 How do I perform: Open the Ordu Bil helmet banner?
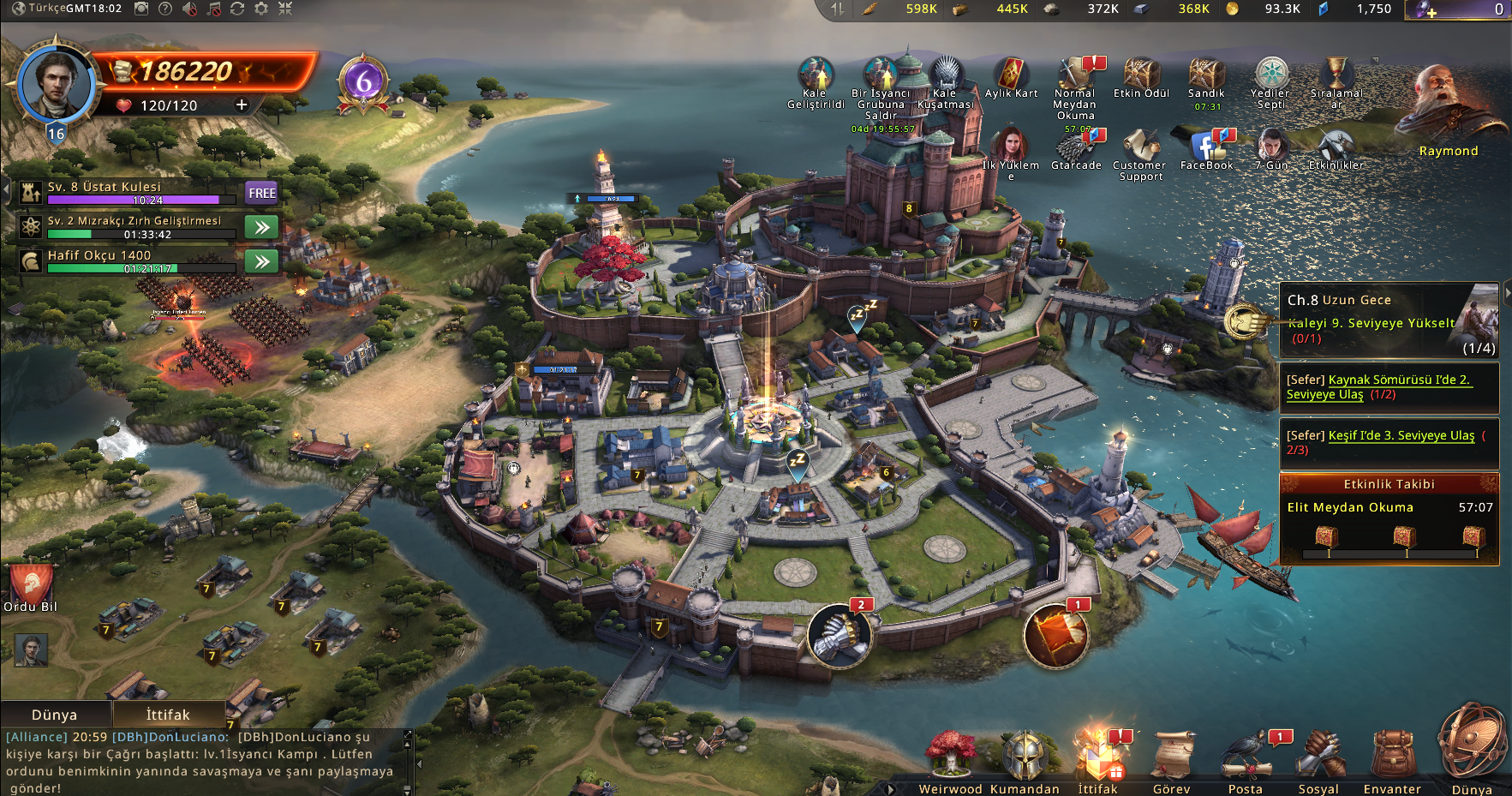point(32,587)
